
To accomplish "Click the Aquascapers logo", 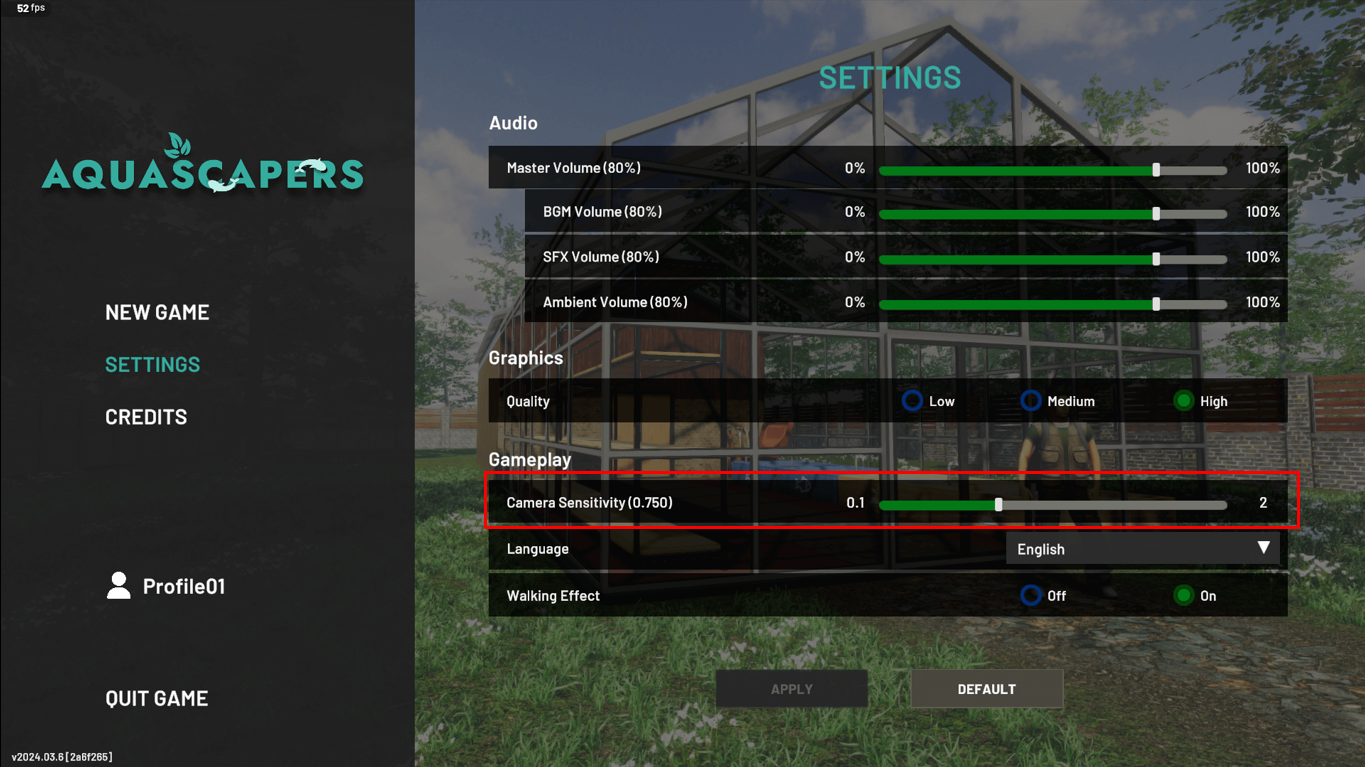I will 202,165.
